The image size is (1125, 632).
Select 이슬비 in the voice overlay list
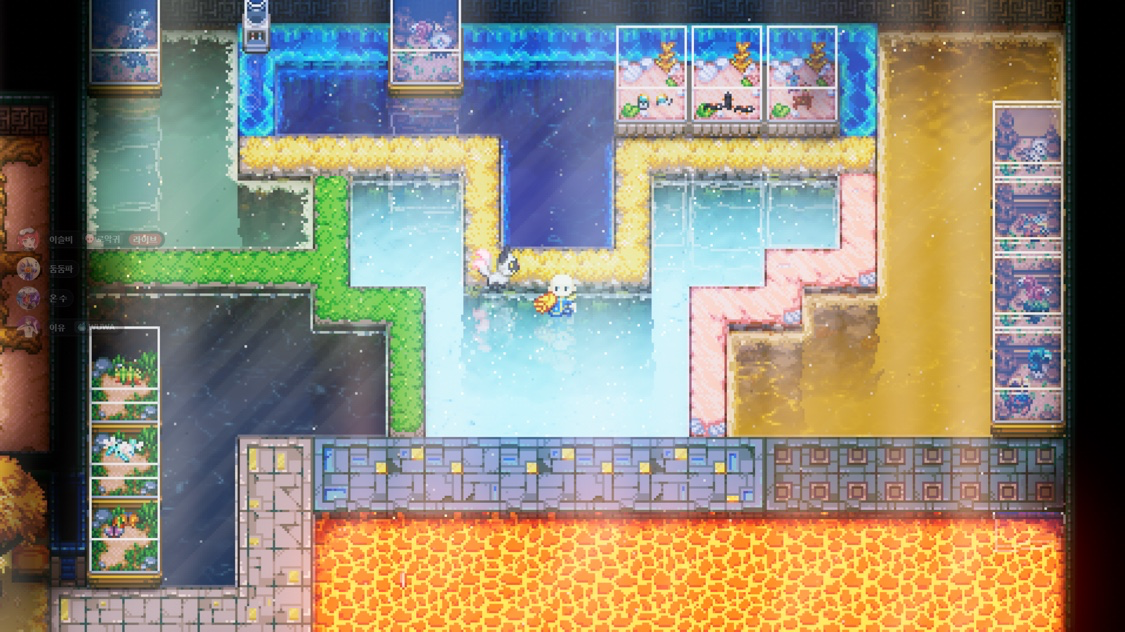click(x=60, y=240)
